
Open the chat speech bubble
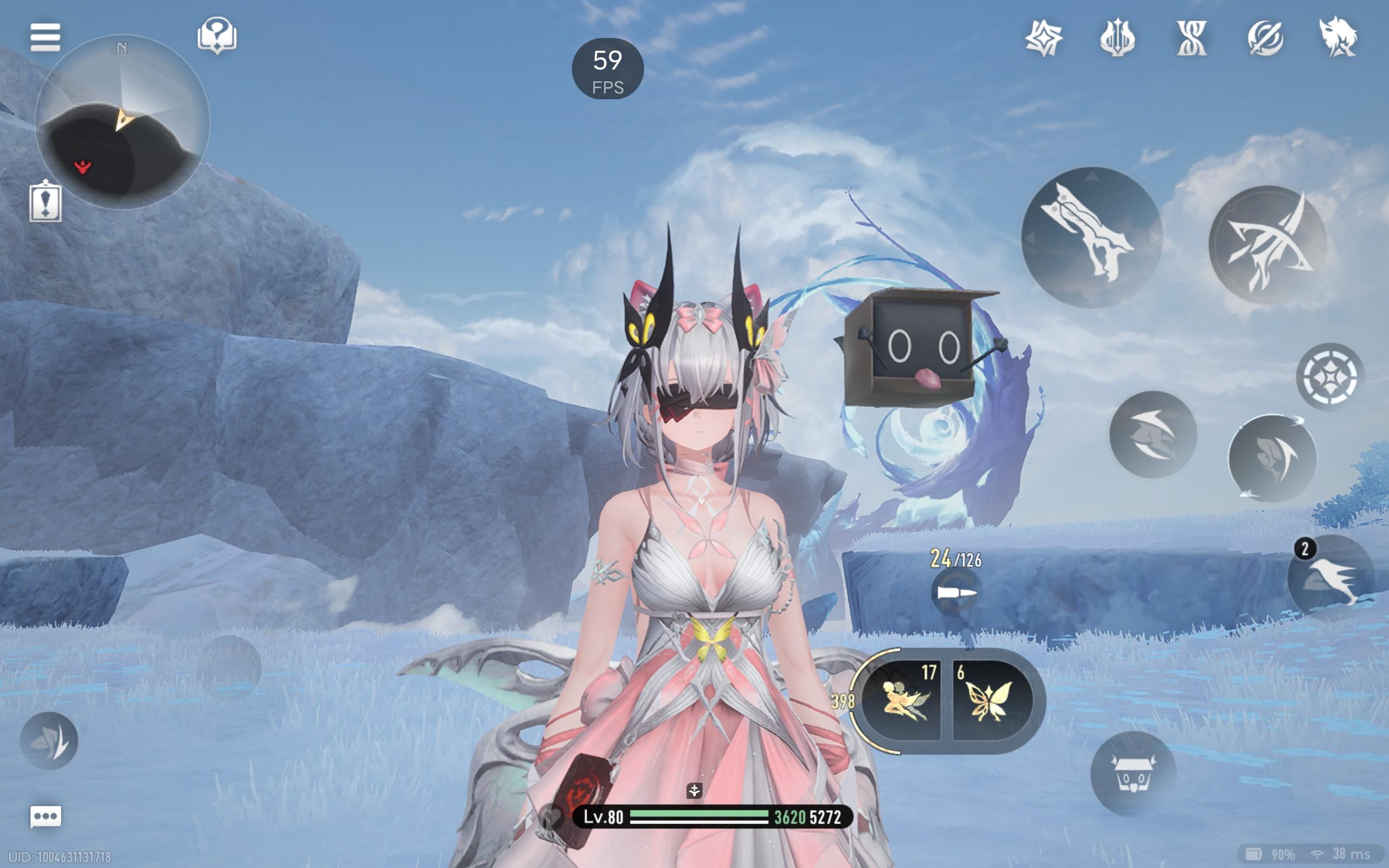(x=46, y=816)
